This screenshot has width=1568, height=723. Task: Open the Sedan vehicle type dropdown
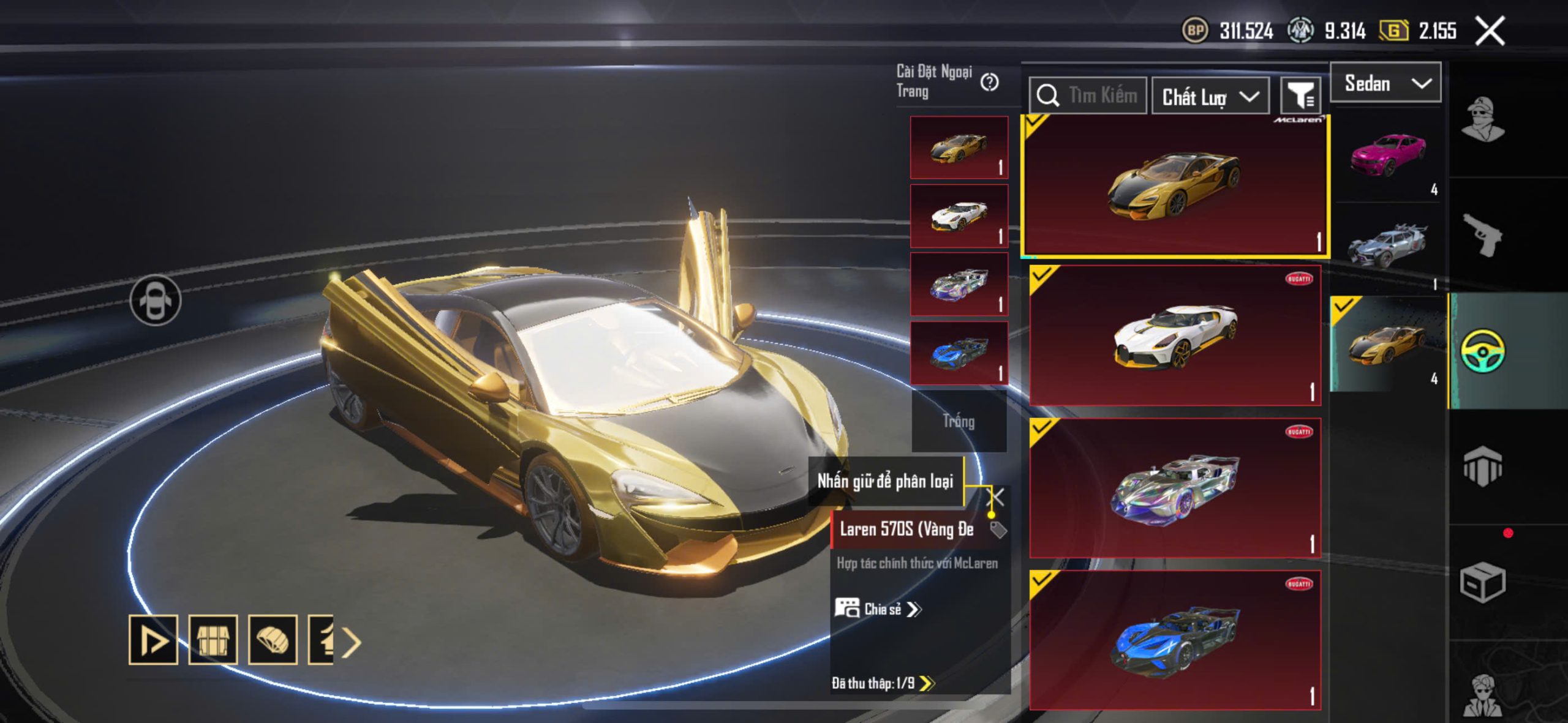click(1385, 83)
